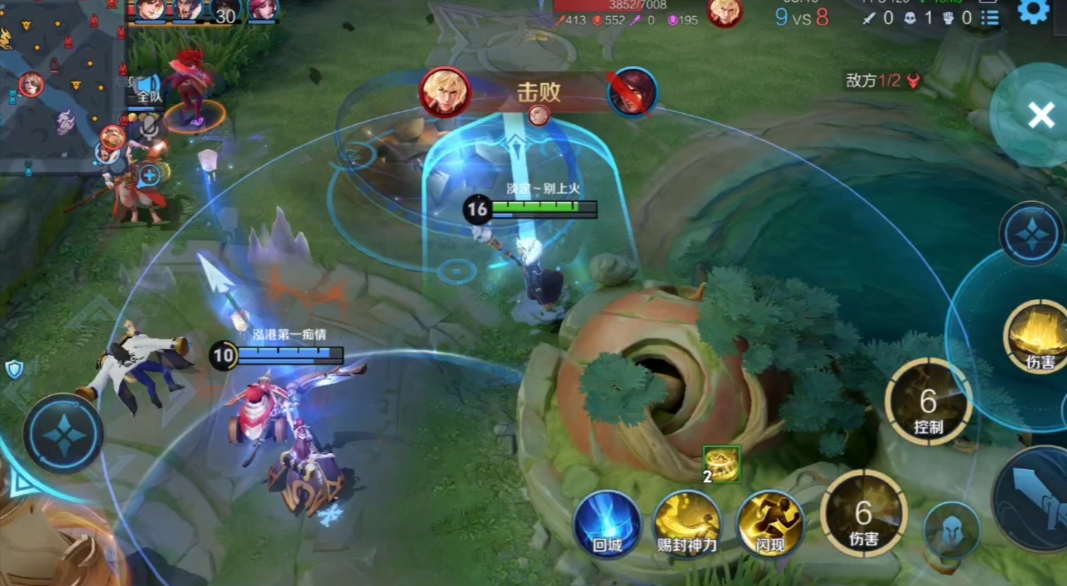Open the scoreboard list icon
This screenshot has width=1067, height=586.
point(989,17)
